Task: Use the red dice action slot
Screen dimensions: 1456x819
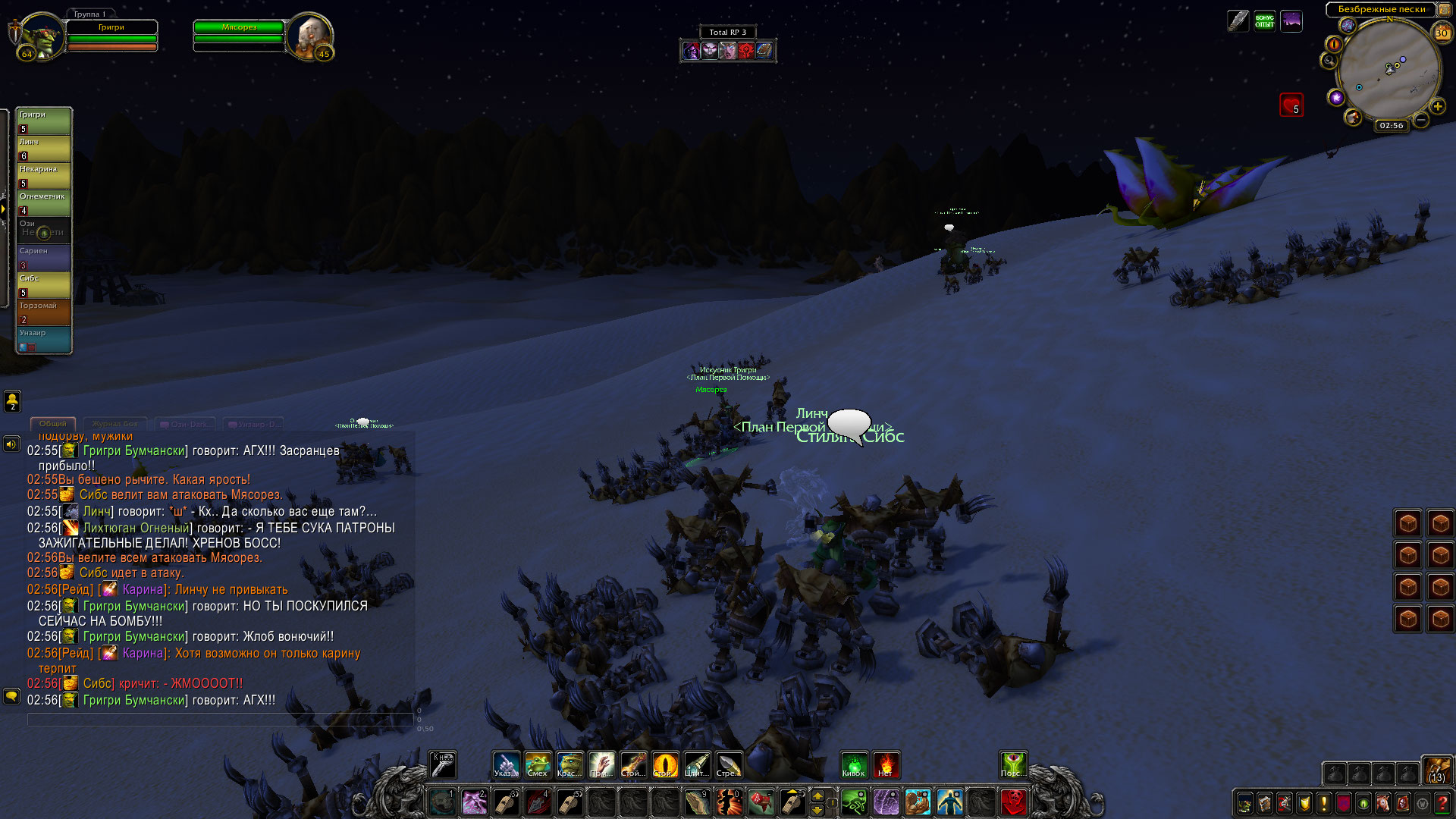Action: (761, 802)
